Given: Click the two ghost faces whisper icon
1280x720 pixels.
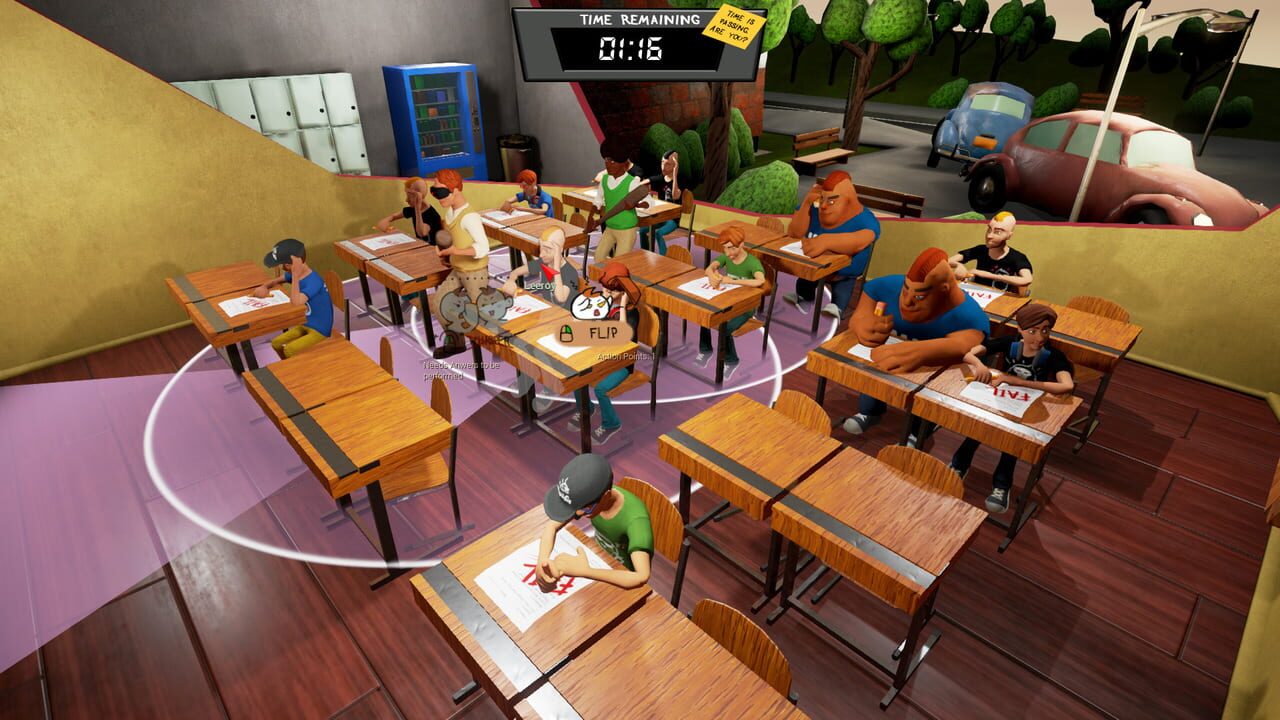Looking at the screenshot, I should pos(474,307).
